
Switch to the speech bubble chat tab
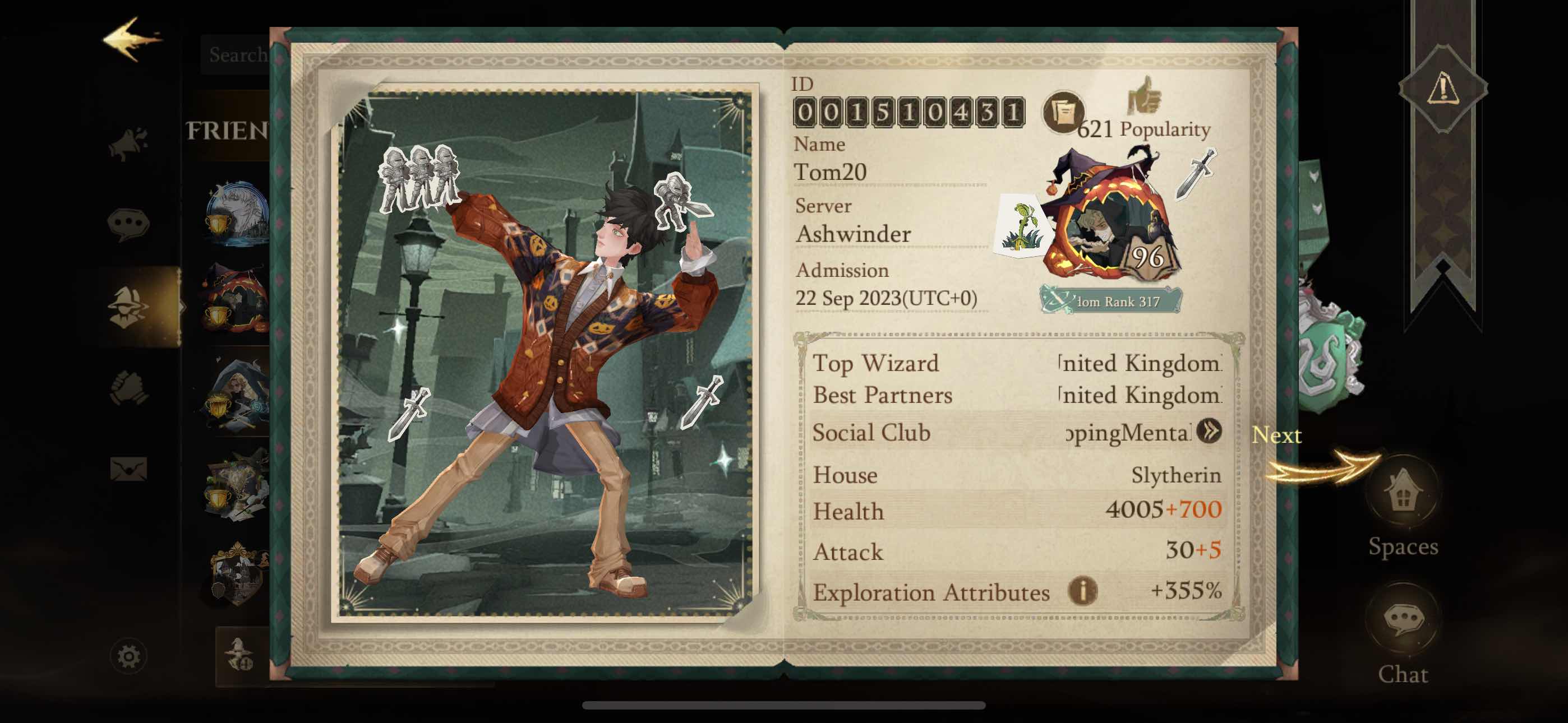(x=128, y=224)
